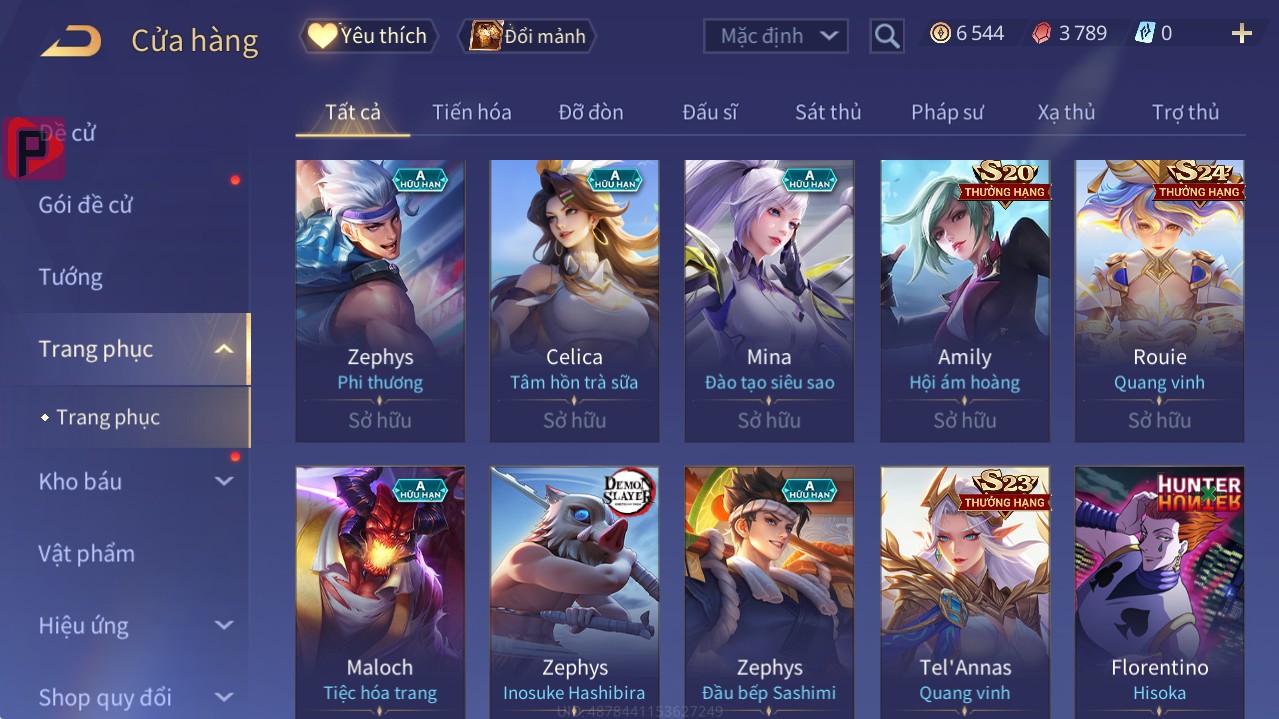Open the Pháp sư tab
This screenshot has width=1279, height=719.
(x=947, y=112)
